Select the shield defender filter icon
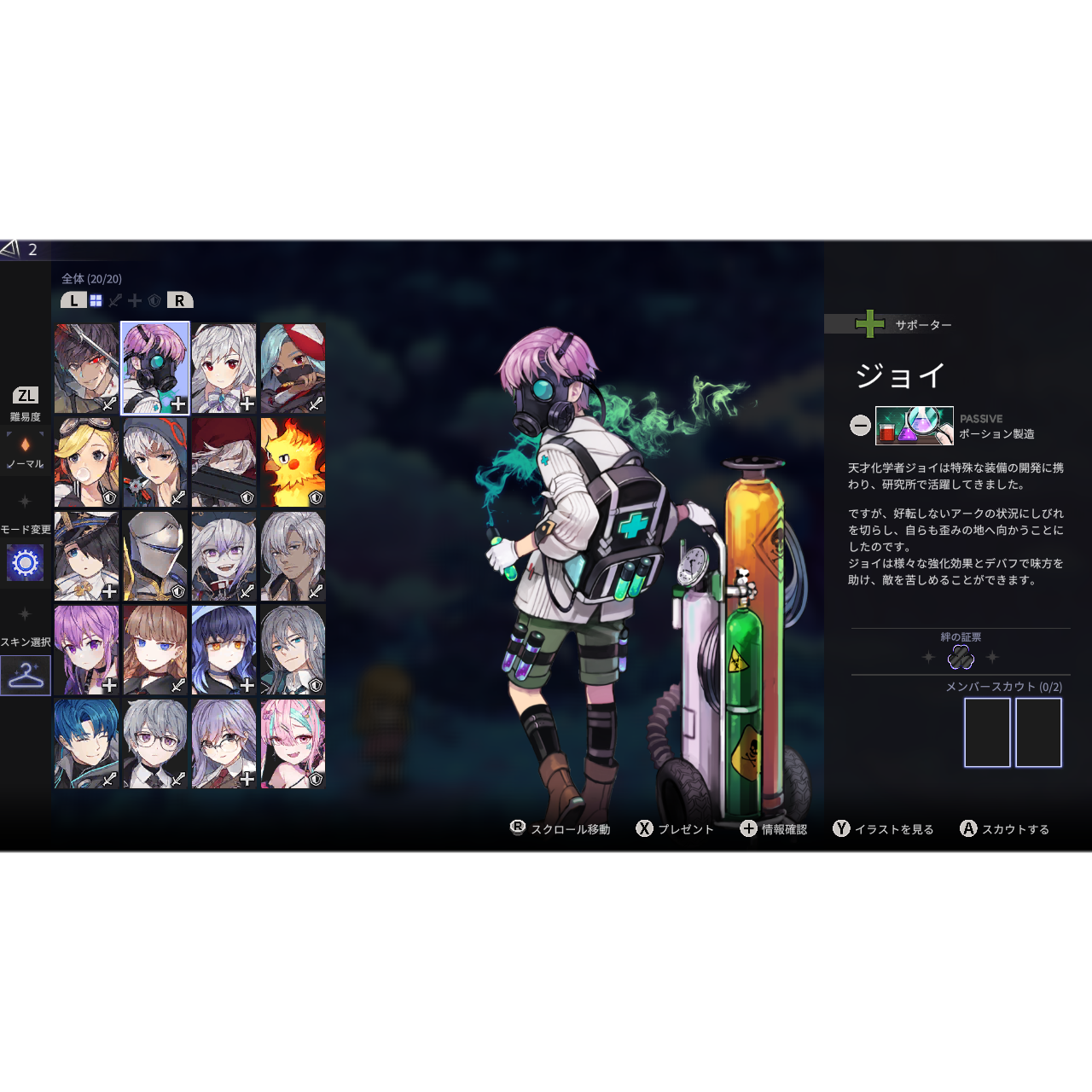Screen dimensions: 1092x1092 pyautogui.click(x=154, y=300)
